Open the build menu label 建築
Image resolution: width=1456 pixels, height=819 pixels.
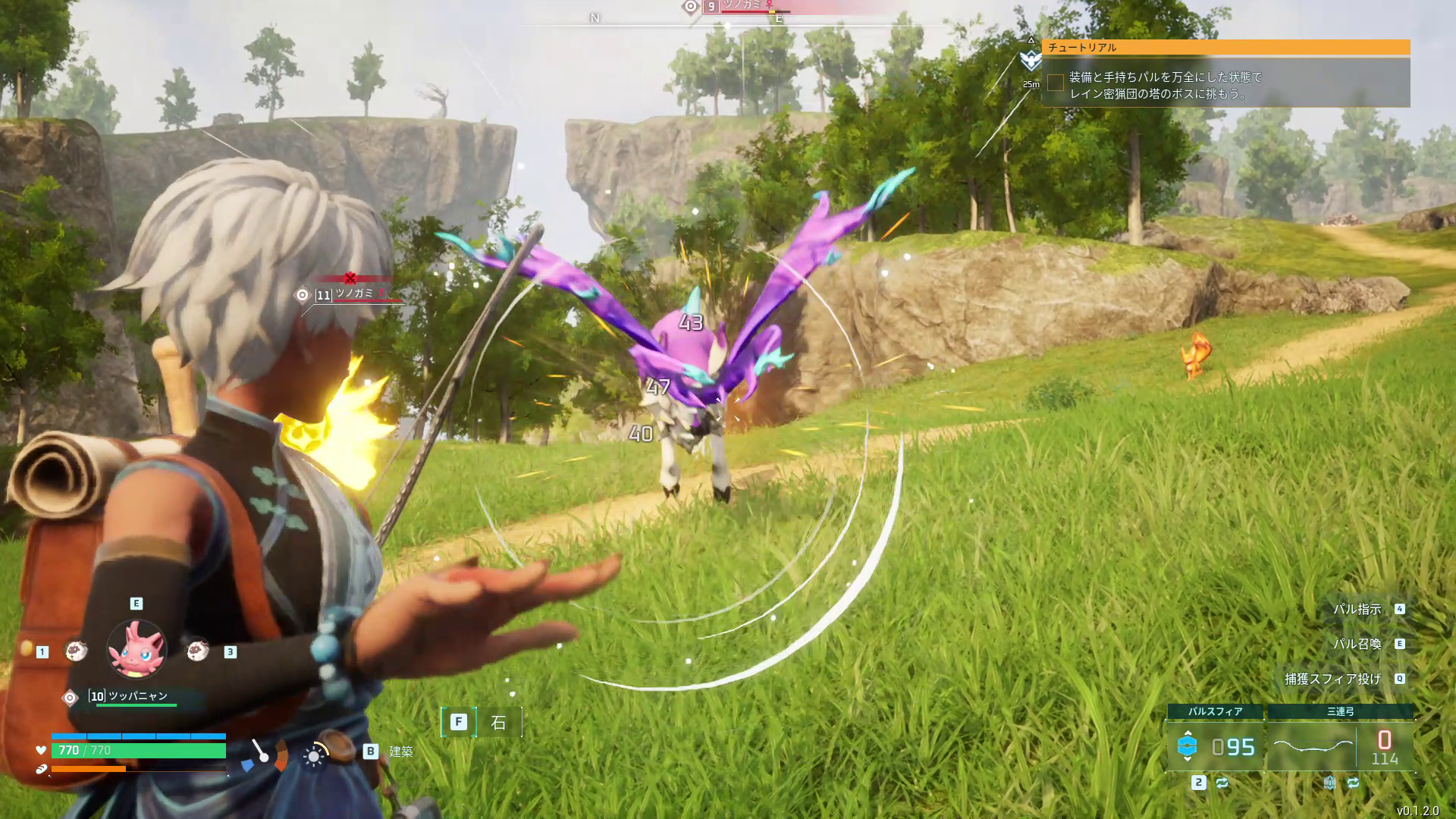pyautogui.click(x=400, y=752)
